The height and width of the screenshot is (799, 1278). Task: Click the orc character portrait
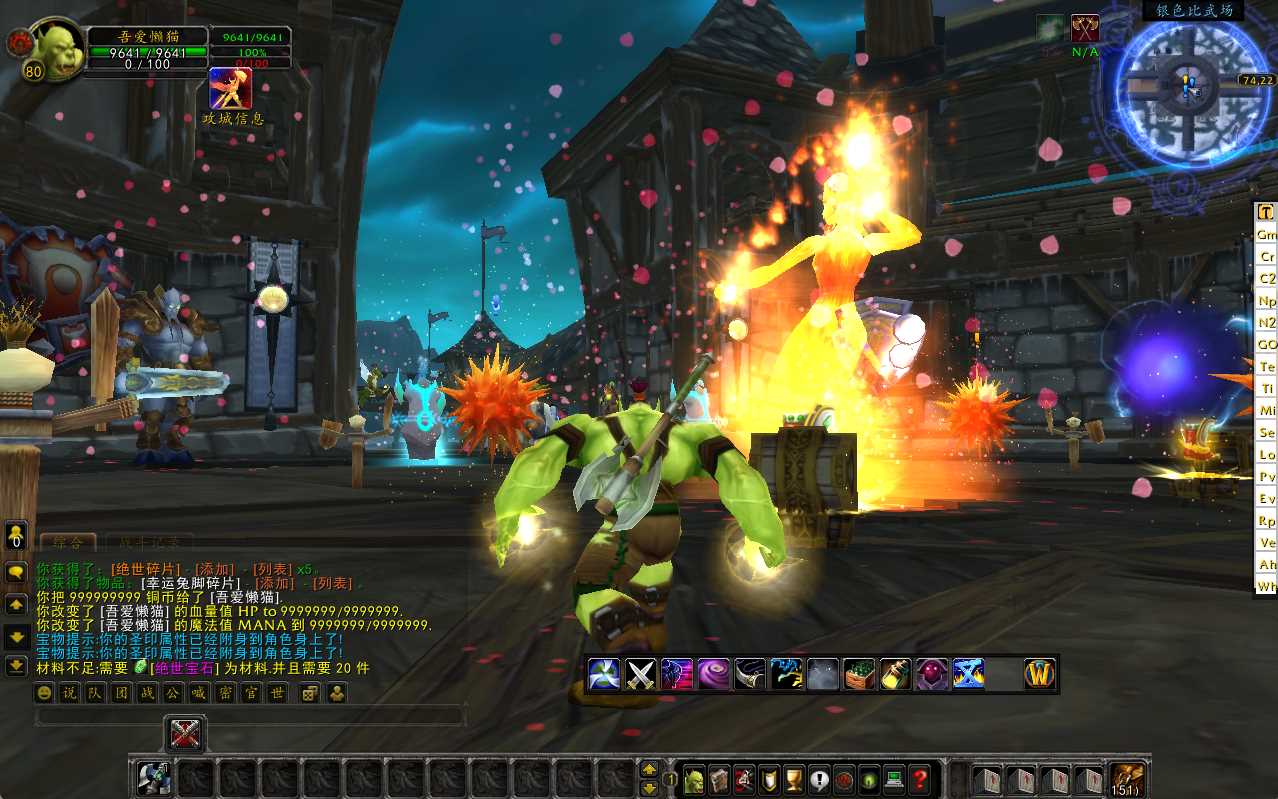coord(58,50)
